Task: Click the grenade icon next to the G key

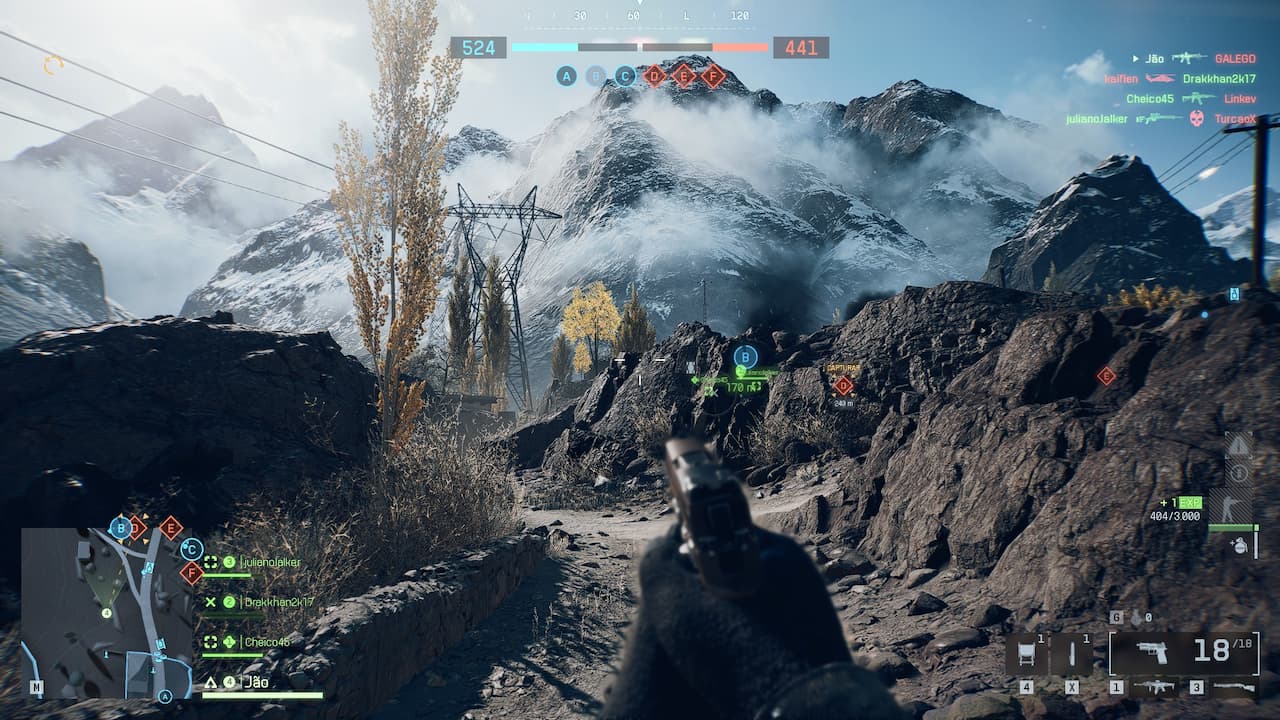Action: pos(1136,617)
